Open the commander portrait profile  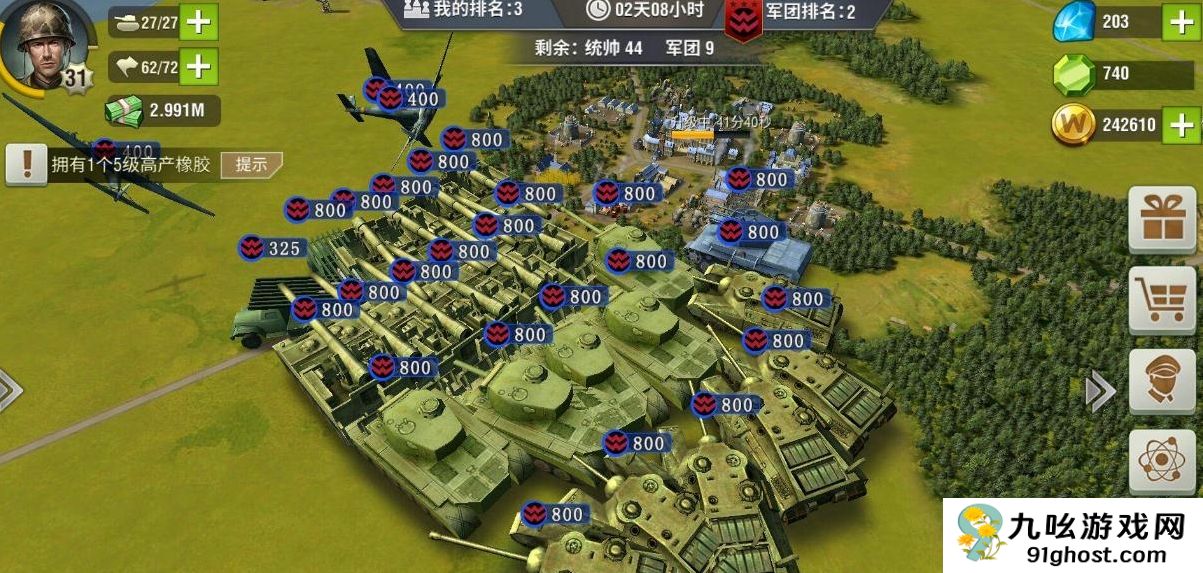[x=42, y=40]
